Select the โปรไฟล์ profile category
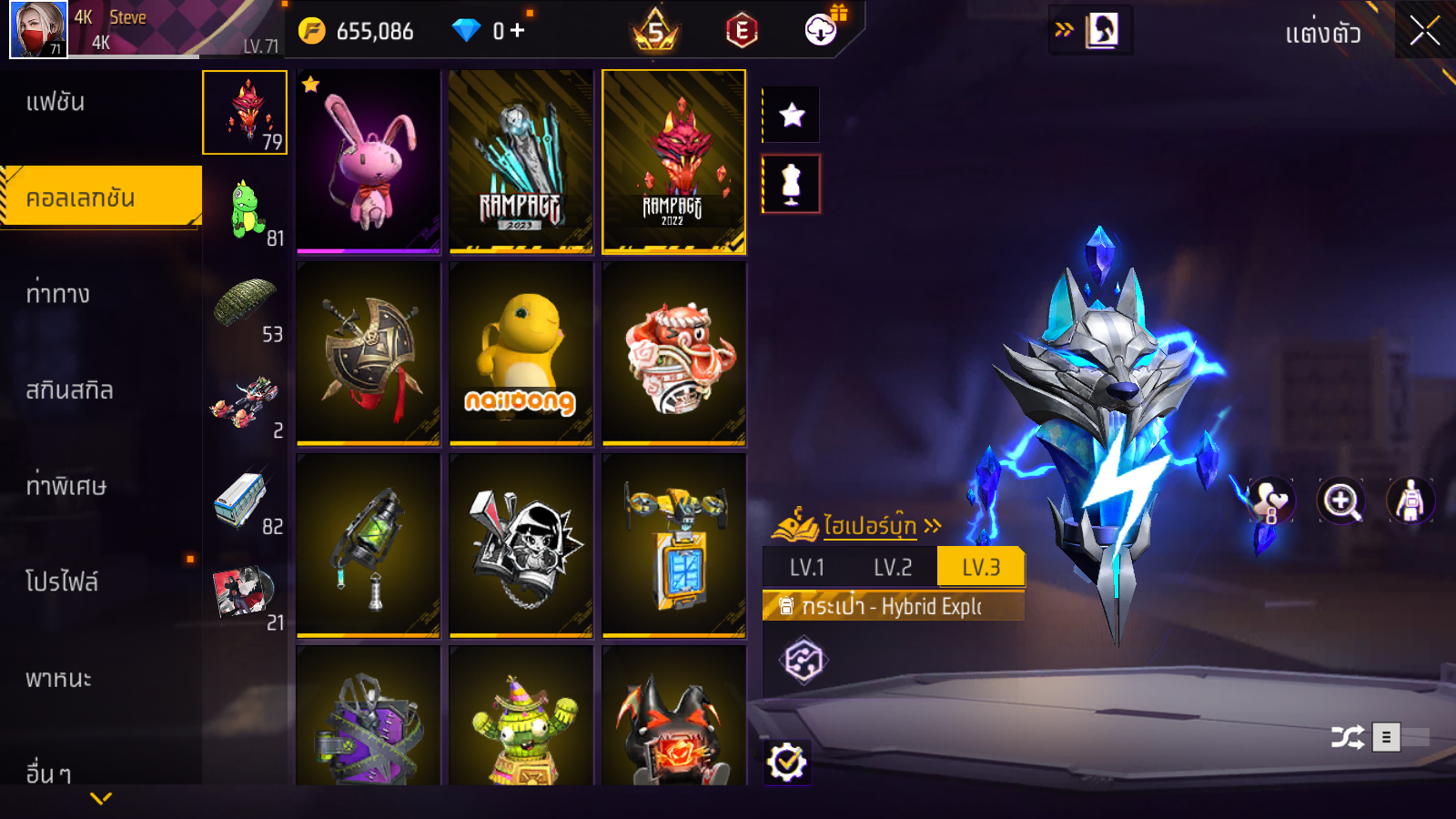The height and width of the screenshot is (819, 1456). pyautogui.click(x=61, y=582)
